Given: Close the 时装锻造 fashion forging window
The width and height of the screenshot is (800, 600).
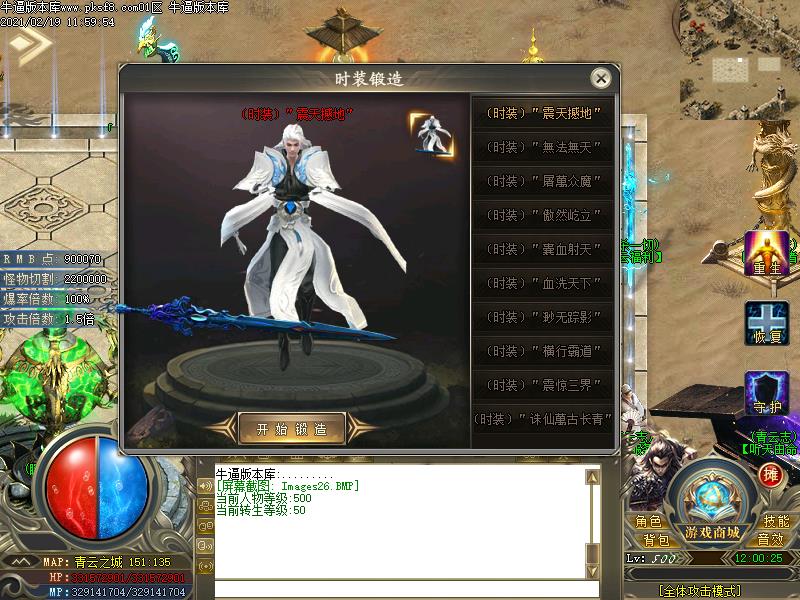Looking at the screenshot, I should pos(600,78).
